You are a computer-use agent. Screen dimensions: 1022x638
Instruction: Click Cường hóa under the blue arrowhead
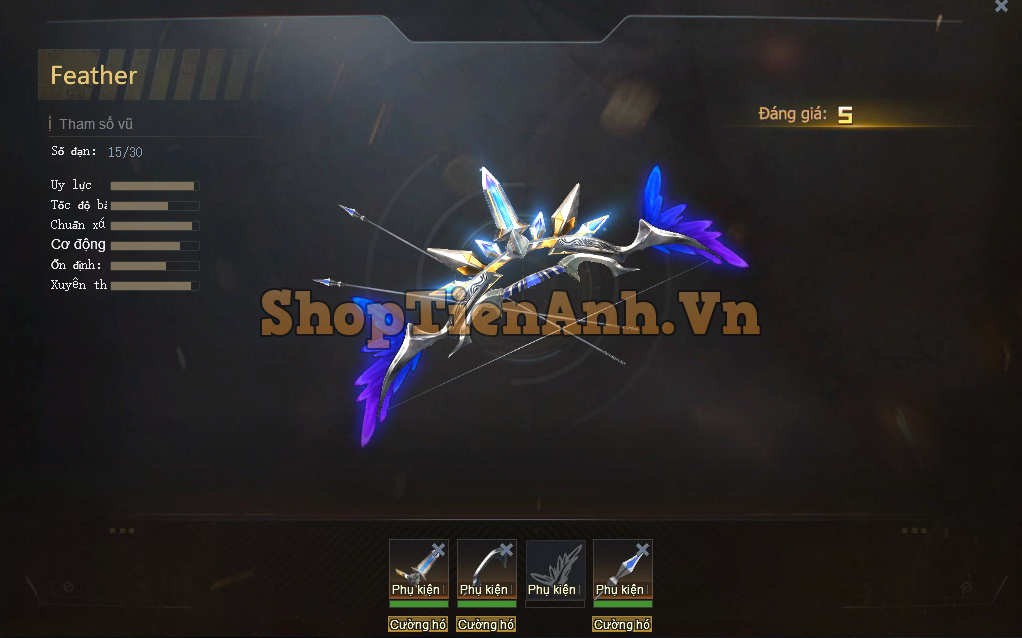tap(622, 625)
